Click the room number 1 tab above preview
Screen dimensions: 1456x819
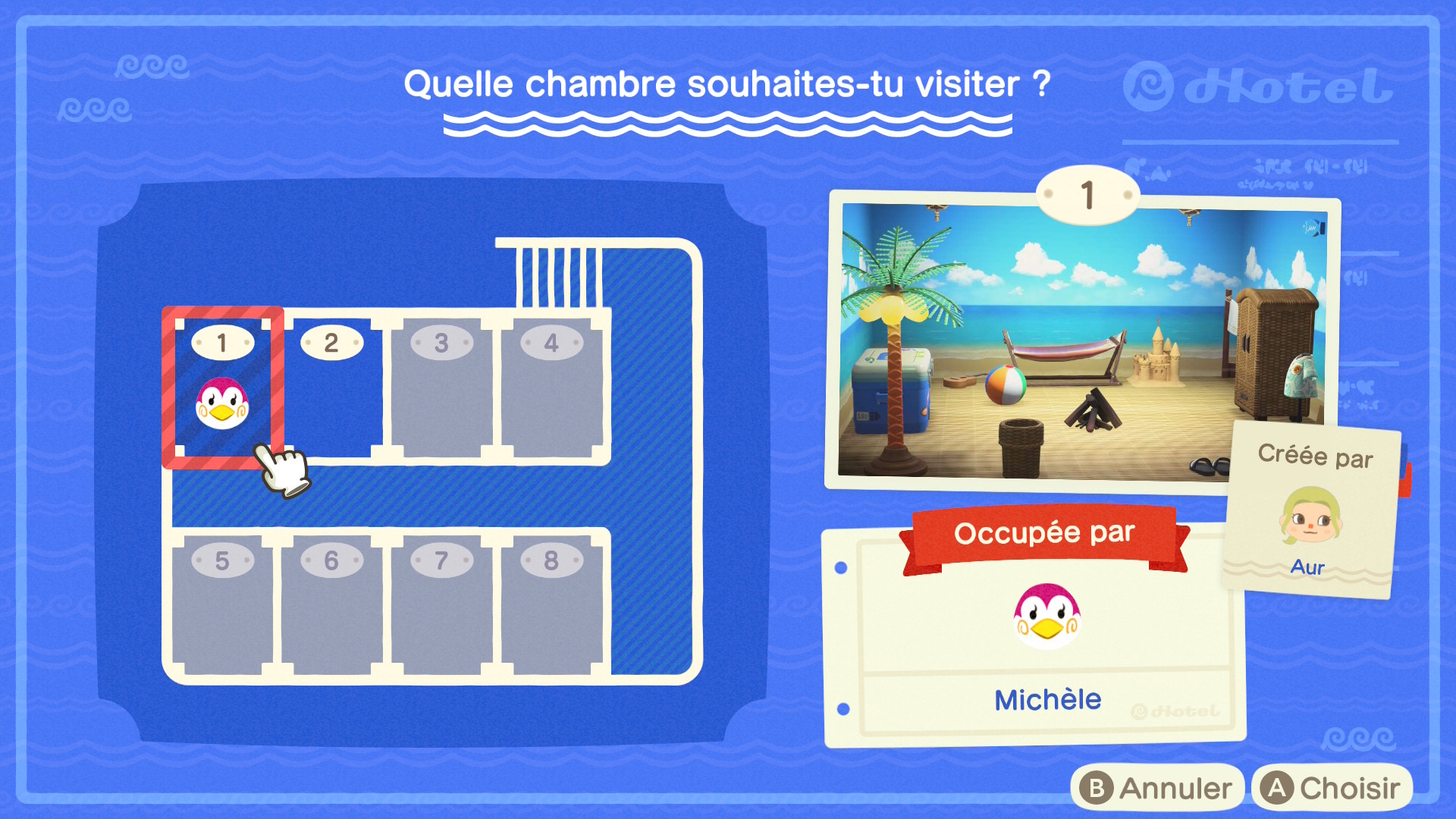[x=1086, y=196]
